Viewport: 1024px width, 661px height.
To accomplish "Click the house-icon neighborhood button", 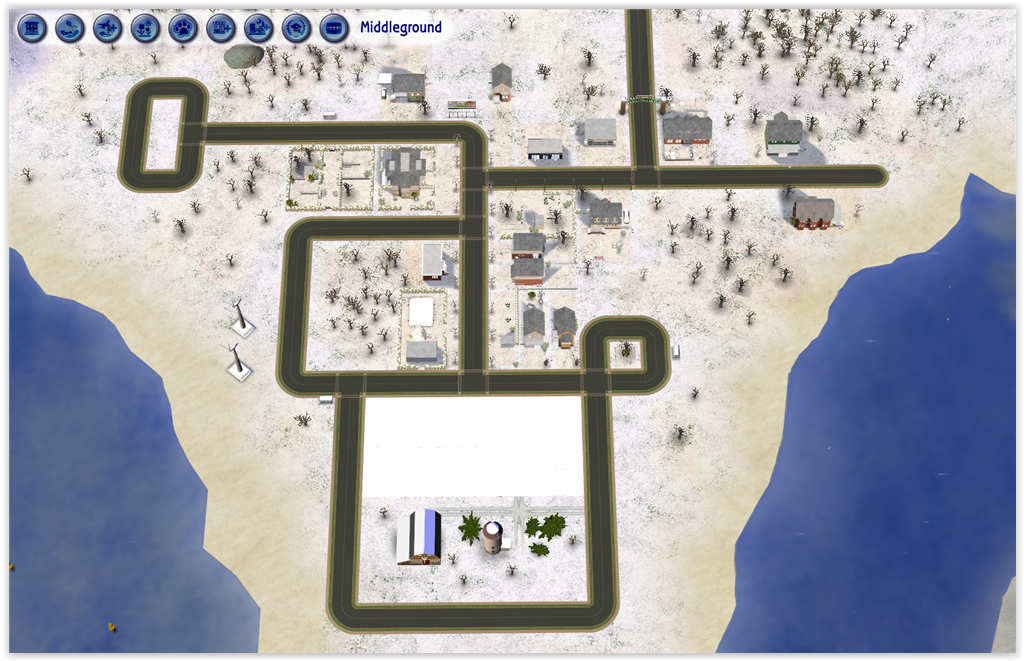I will pyautogui.click(x=32, y=27).
